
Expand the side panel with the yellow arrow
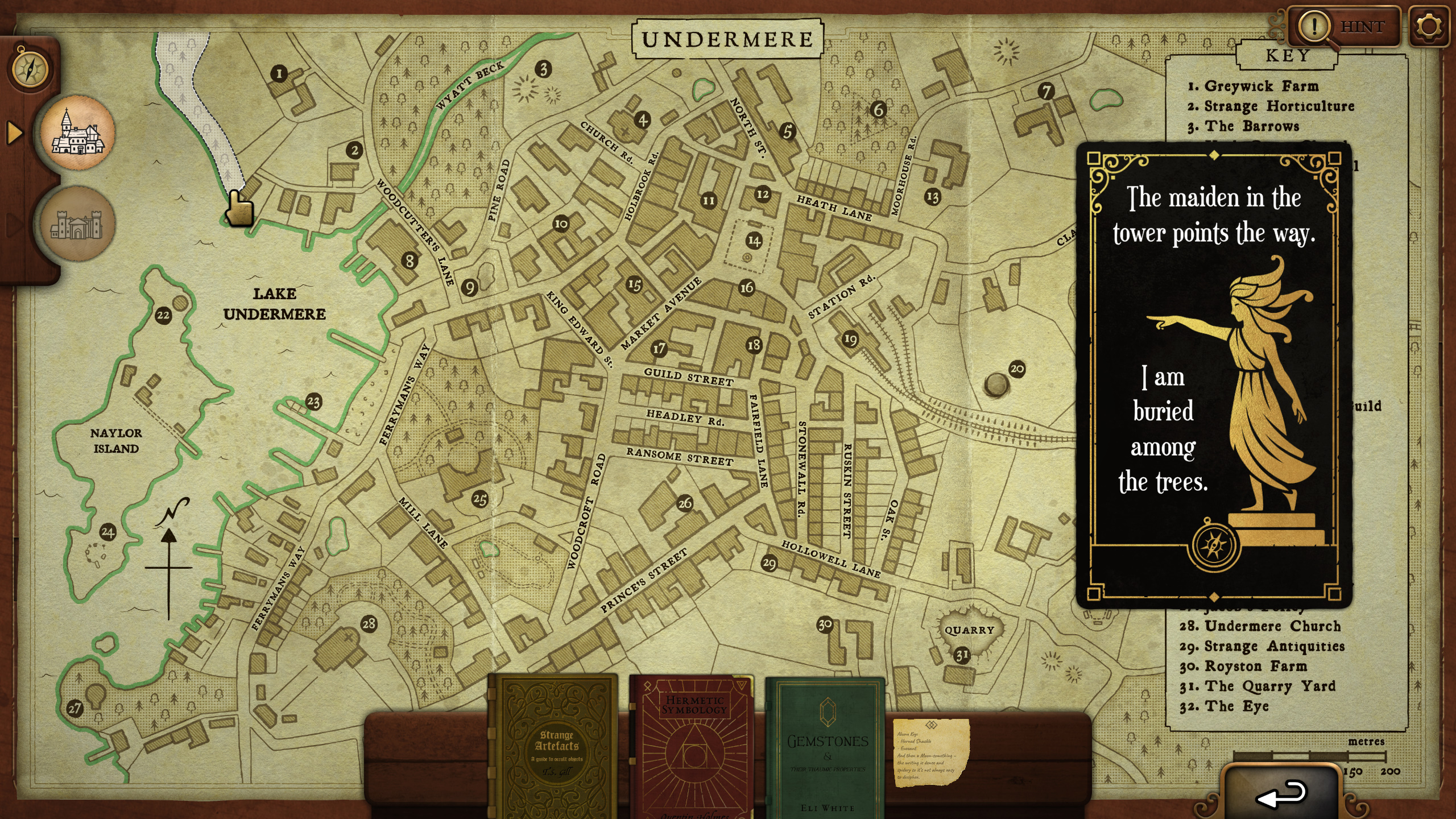click(14, 133)
